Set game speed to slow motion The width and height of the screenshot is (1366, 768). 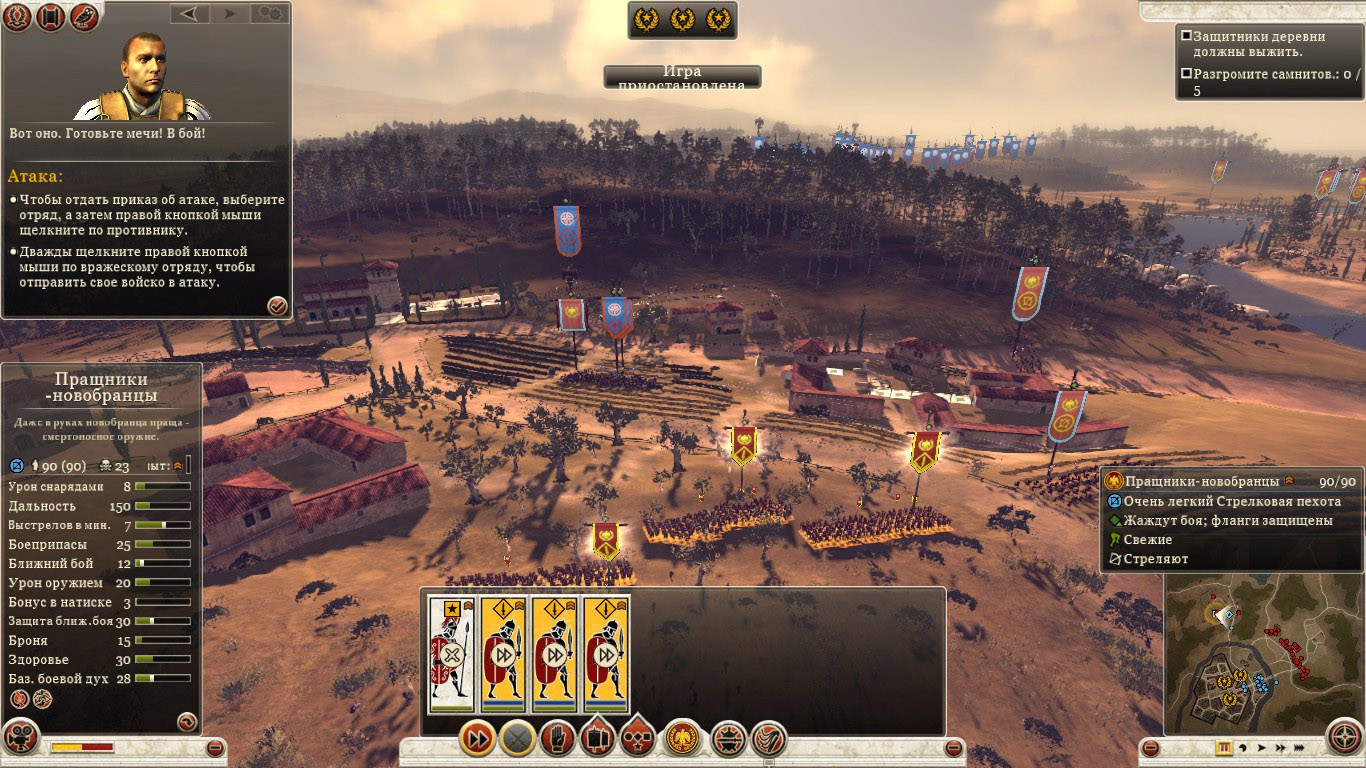pyautogui.click(x=1242, y=747)
